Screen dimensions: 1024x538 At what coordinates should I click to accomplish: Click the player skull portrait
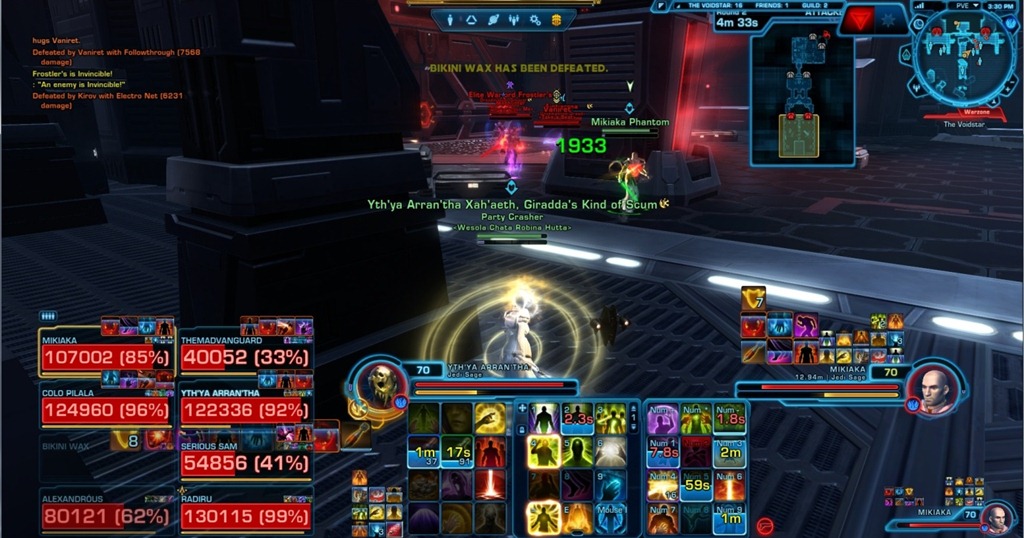[383, 384]
